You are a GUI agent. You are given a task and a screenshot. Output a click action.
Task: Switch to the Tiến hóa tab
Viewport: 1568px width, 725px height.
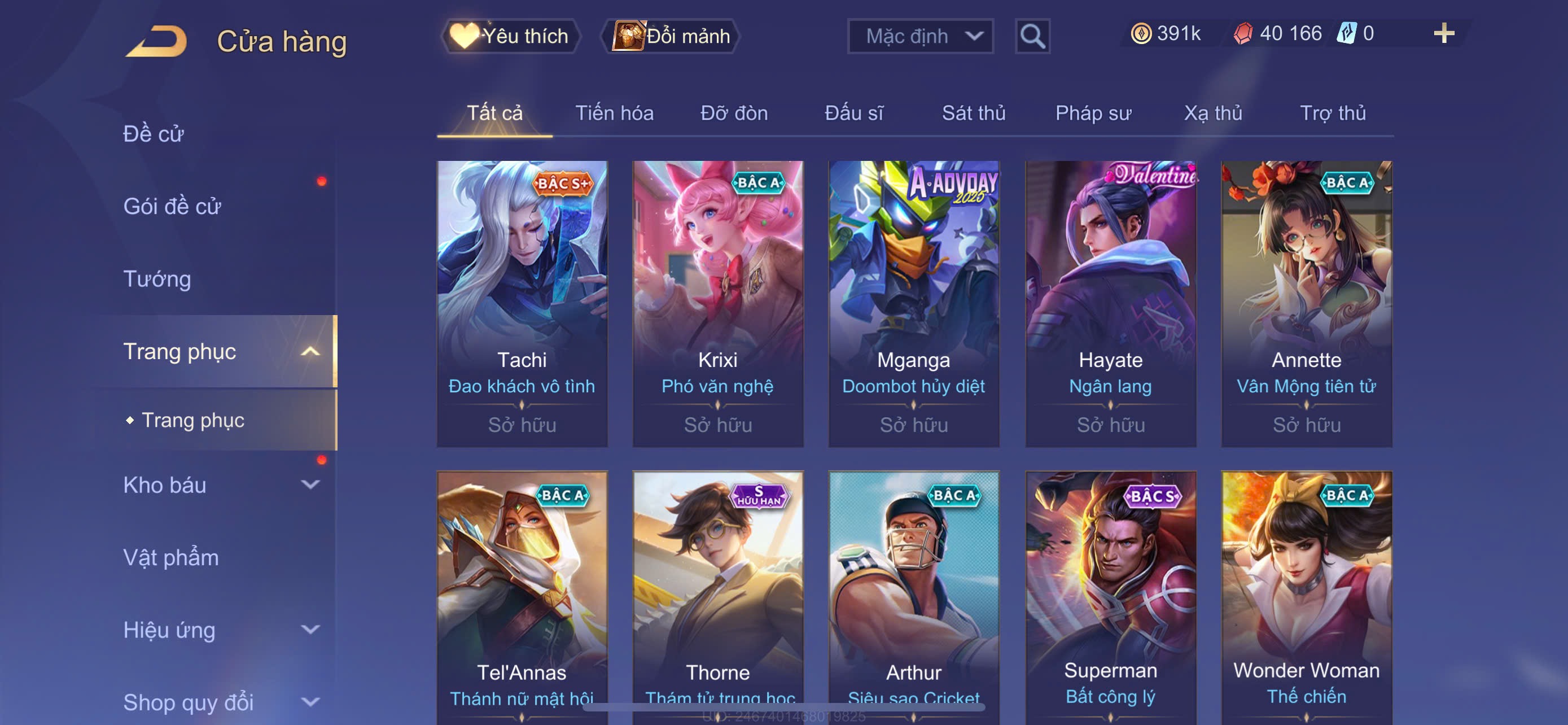click(614, 113)
